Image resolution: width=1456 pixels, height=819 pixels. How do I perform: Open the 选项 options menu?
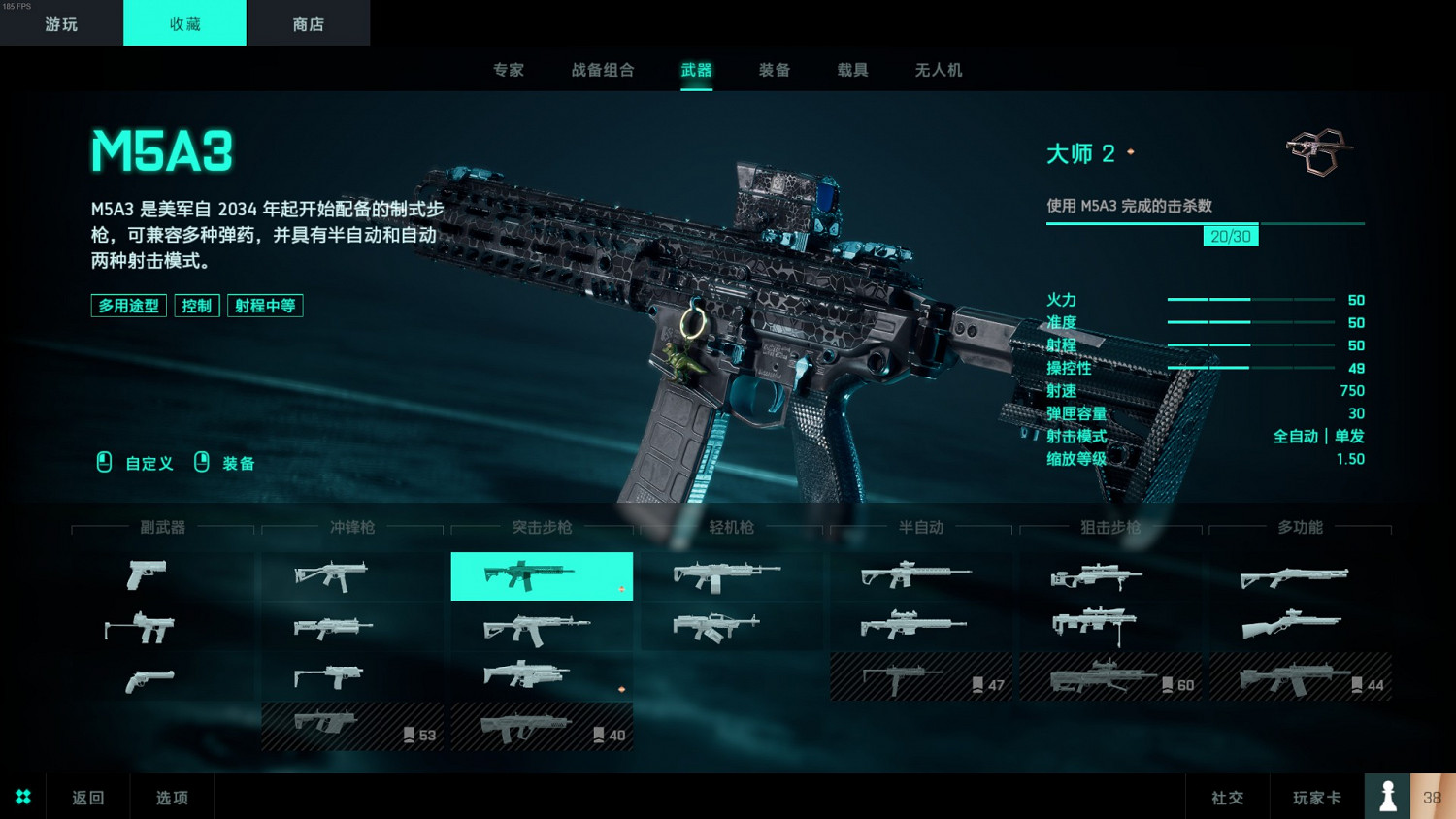(171, 796)
